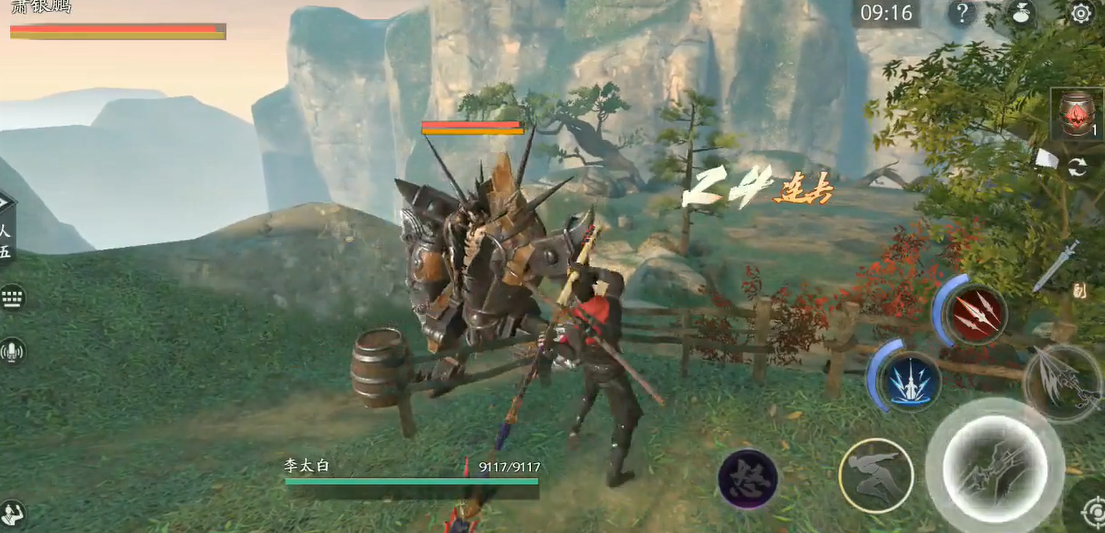This screenshot has width=1105, height=533.
Task: Trigger the grey spear thrust skill
Action: 1062,381
